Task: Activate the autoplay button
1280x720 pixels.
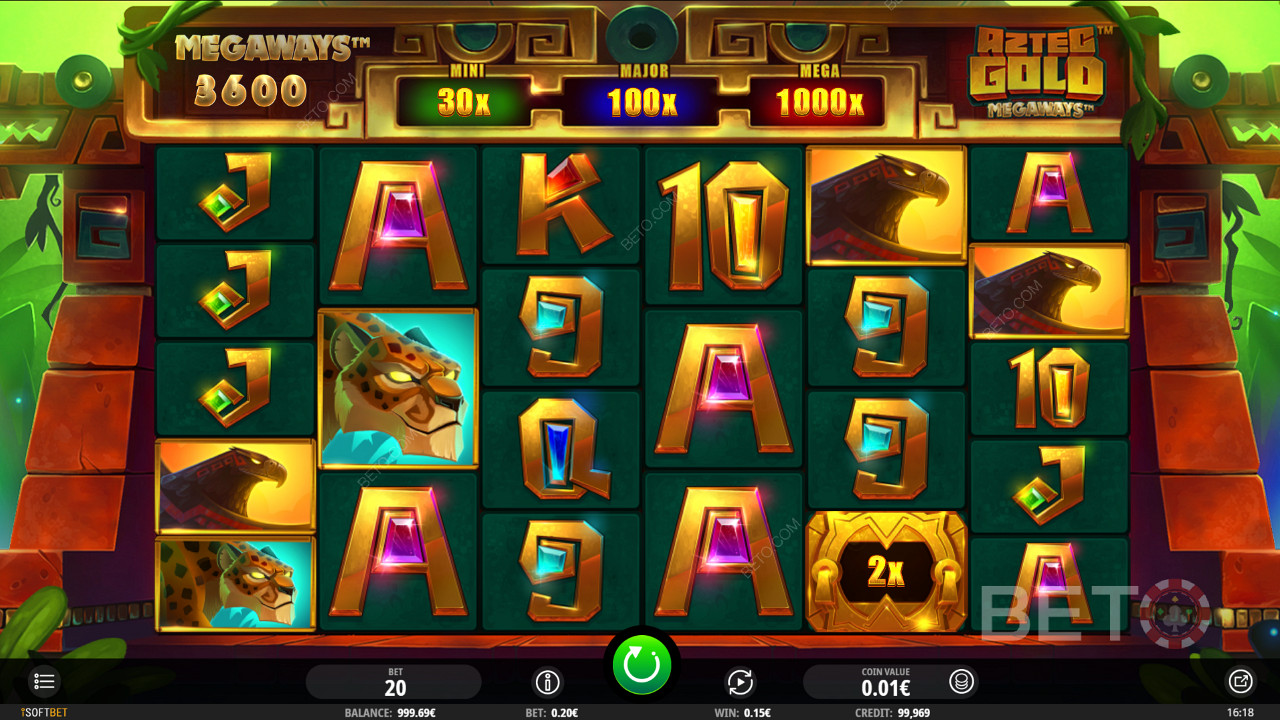Action: (739, 682)
